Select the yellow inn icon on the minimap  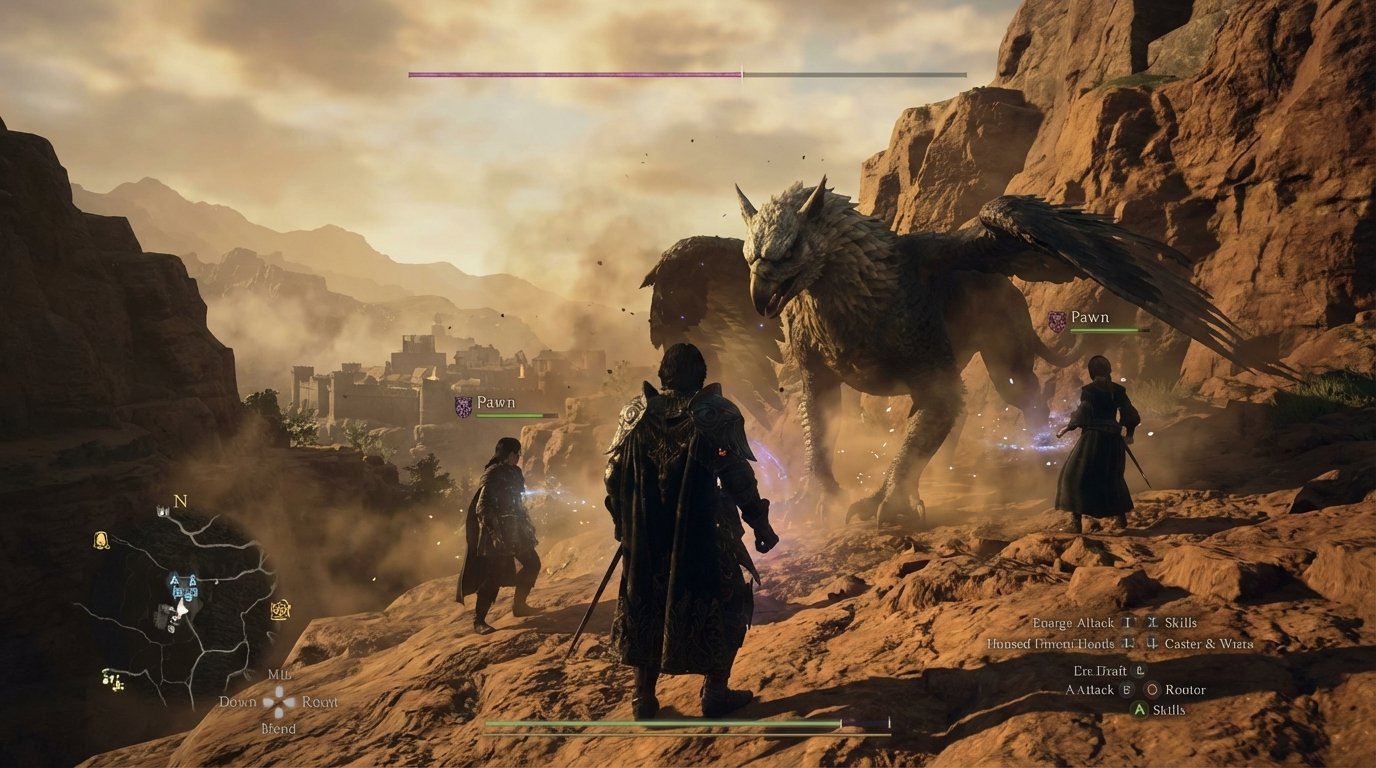point(101,539)
